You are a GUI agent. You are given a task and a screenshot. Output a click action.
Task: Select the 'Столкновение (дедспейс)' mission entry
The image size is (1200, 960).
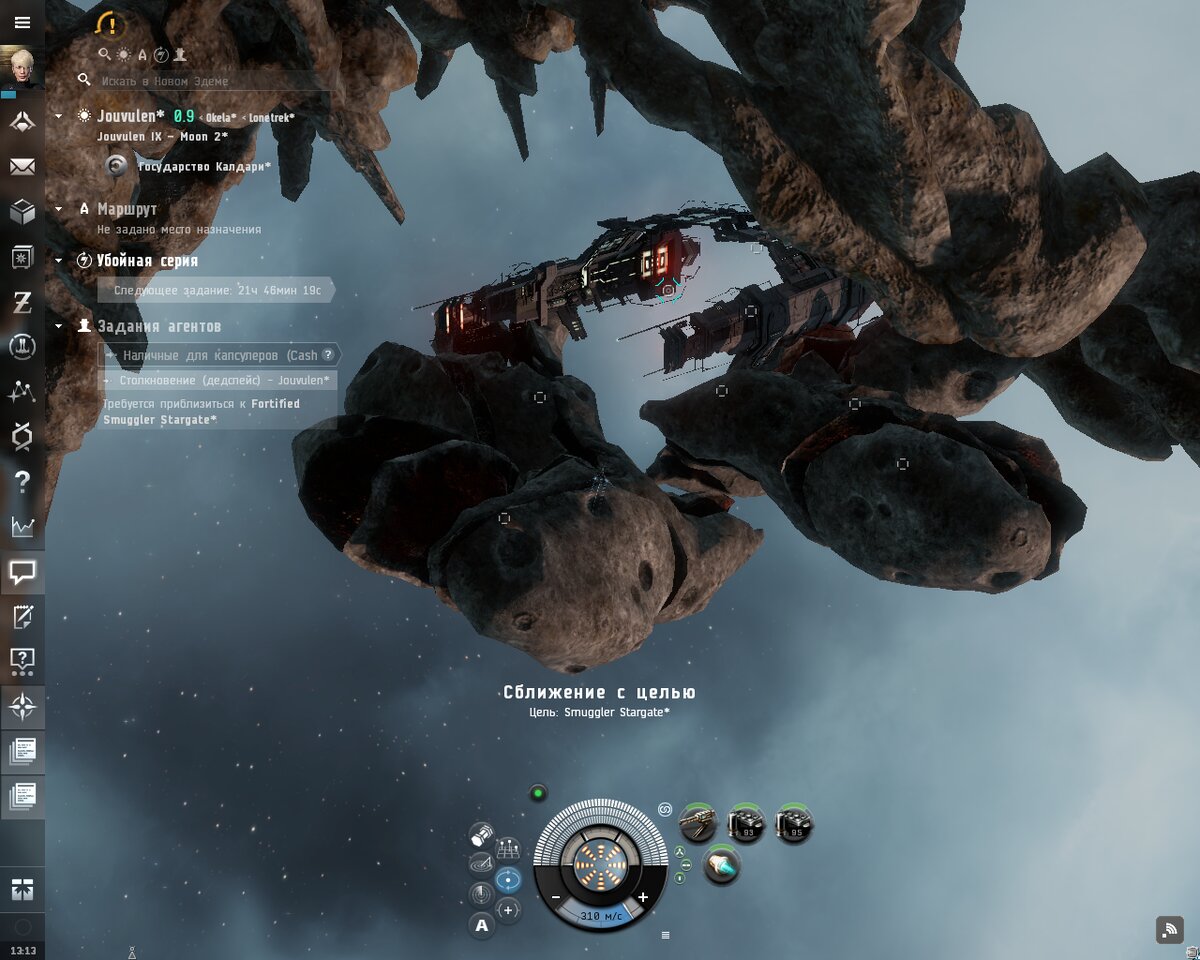[220, 381]
